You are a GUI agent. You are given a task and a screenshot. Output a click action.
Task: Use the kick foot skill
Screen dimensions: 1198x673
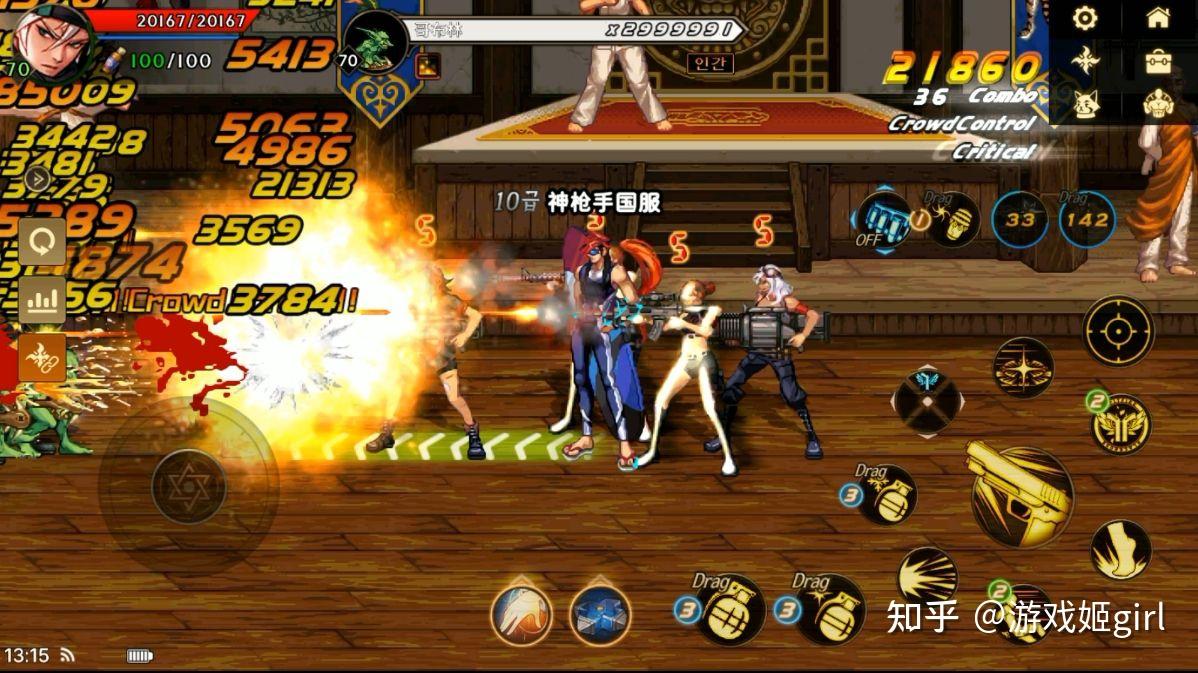1120,550
